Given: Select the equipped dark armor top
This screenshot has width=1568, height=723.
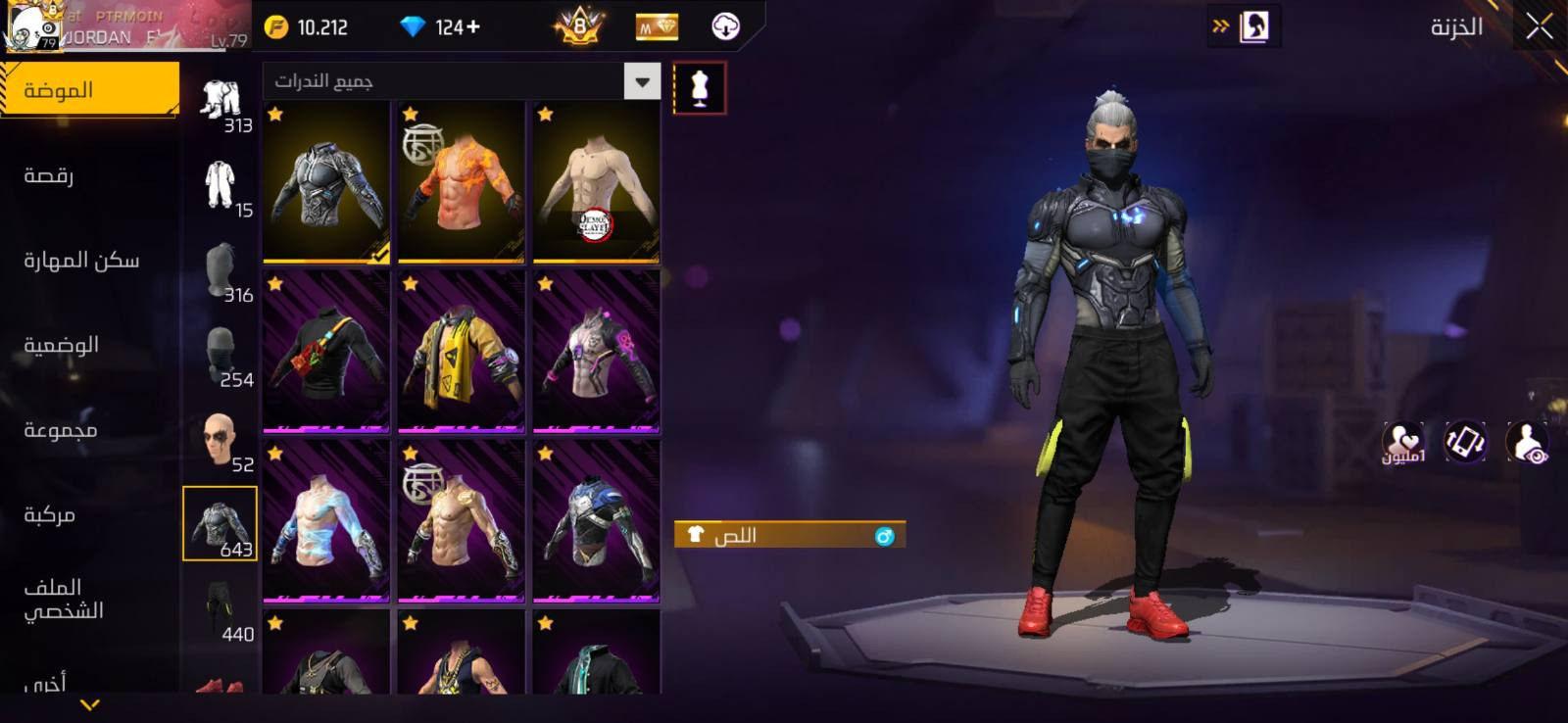Looking at the screenshot, I should click(x=326, y=182).
